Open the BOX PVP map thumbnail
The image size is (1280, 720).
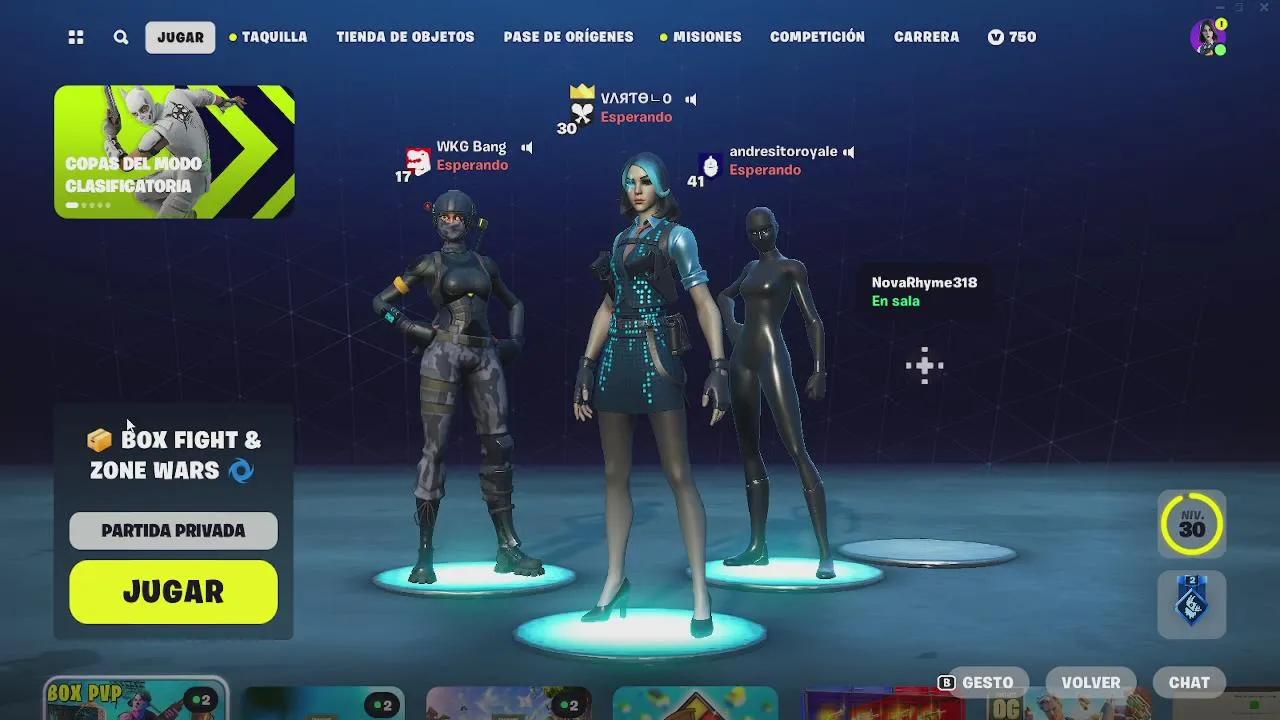point(133,700)
